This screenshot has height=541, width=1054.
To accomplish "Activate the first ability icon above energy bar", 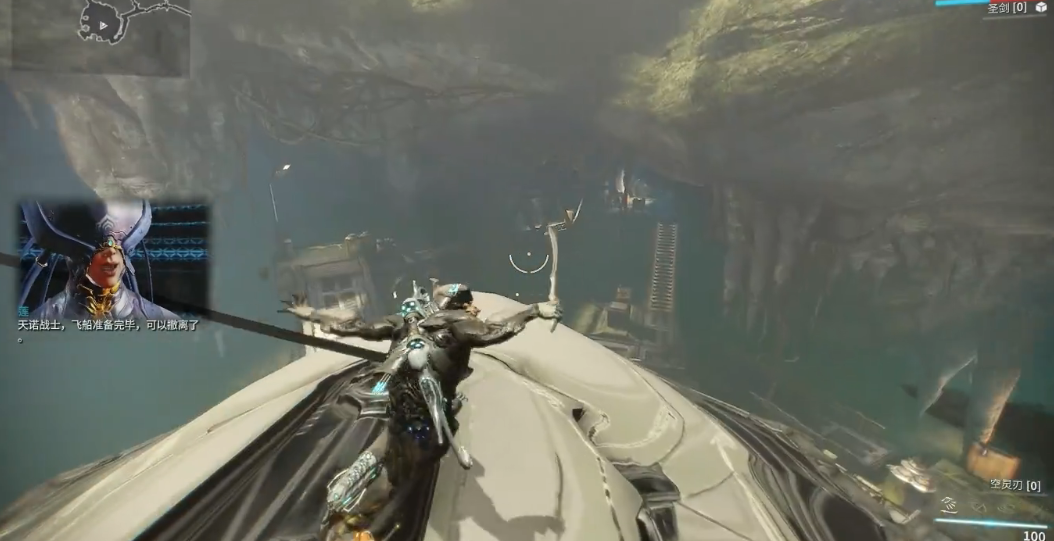I will pyautogui.click(x=949, y=506).
